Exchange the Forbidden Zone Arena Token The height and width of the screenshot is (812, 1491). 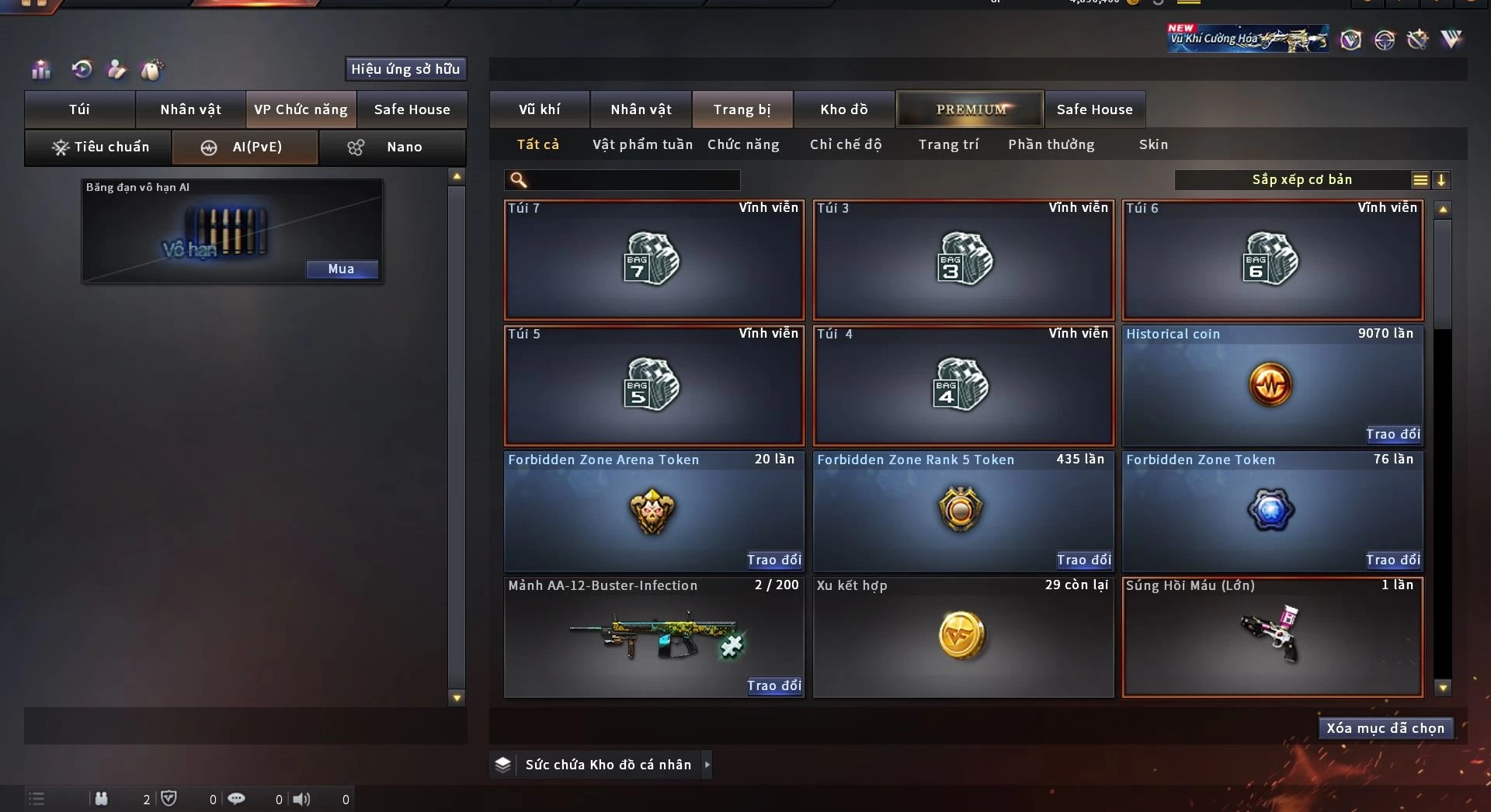click(773, 560)
